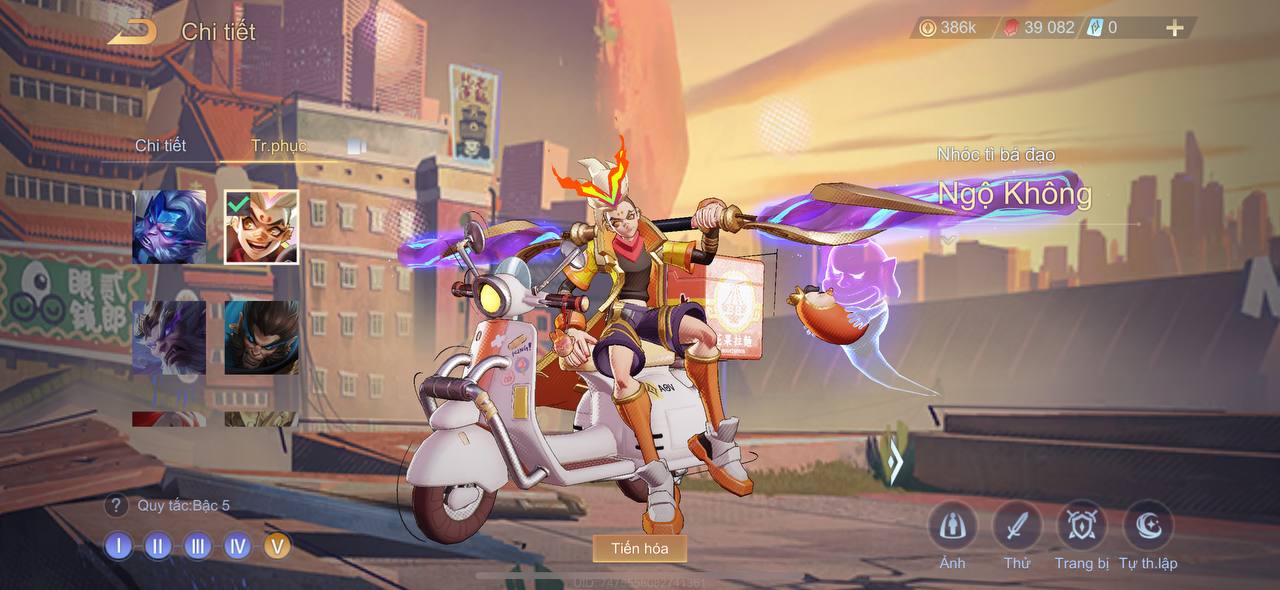This screenshot has height=590, width=1280.
Task: Select the dark purple-horned skin thumbnail
Action: 169,337
